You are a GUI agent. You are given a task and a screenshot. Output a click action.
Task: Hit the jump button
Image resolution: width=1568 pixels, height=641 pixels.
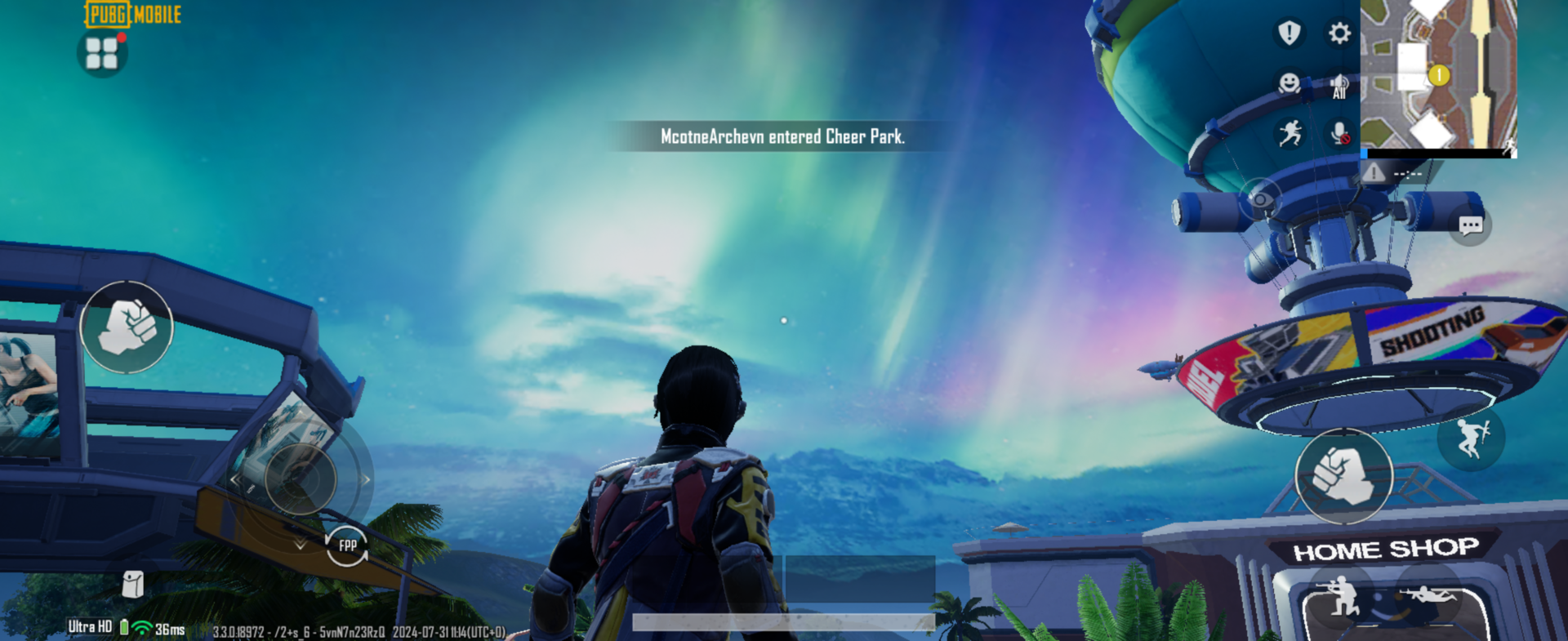point(1471,439)
